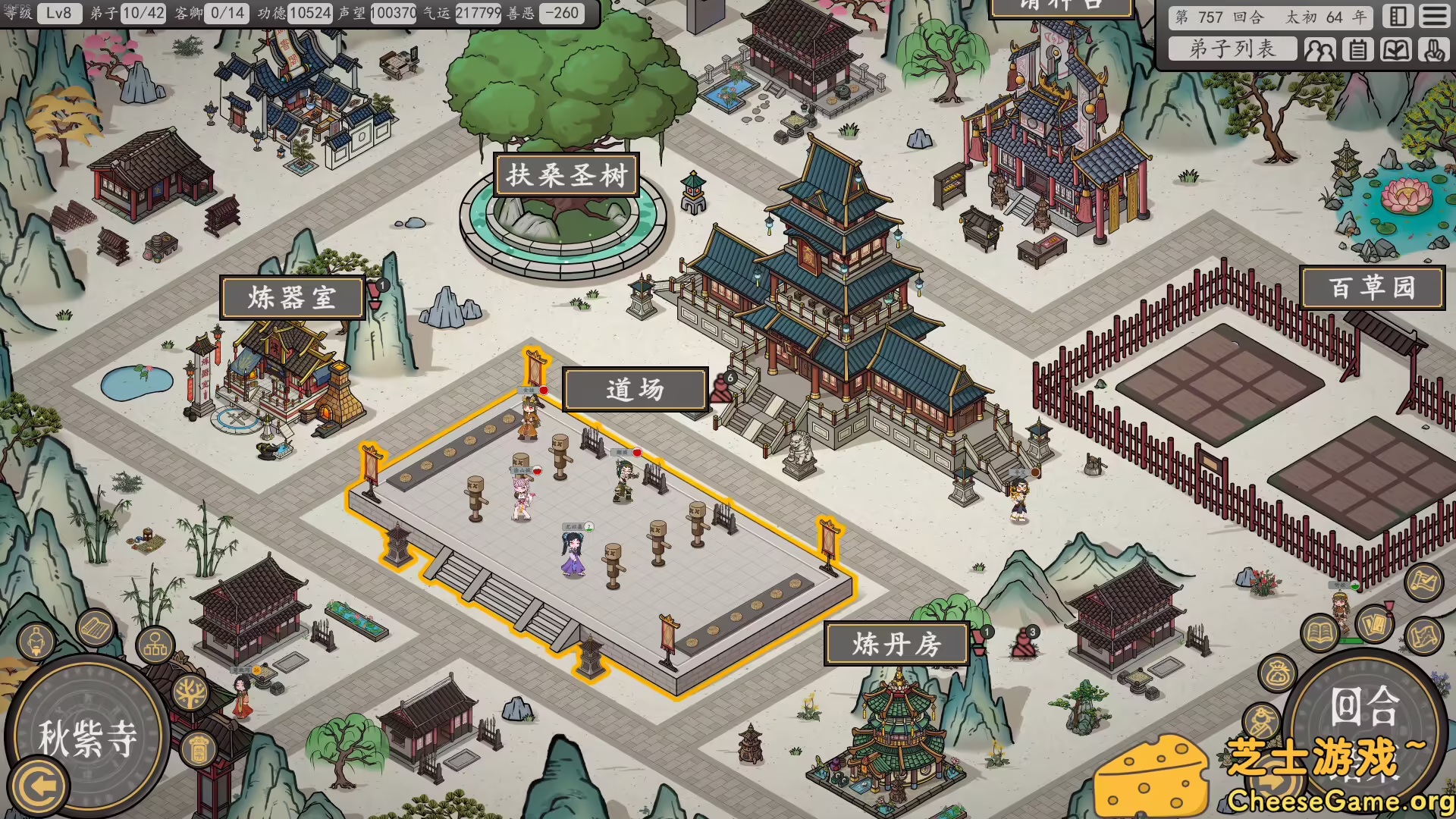Open the sect seal emblem icon
Image resolution: width=1456 pixels, height=819 pixels.
(197, 749)
